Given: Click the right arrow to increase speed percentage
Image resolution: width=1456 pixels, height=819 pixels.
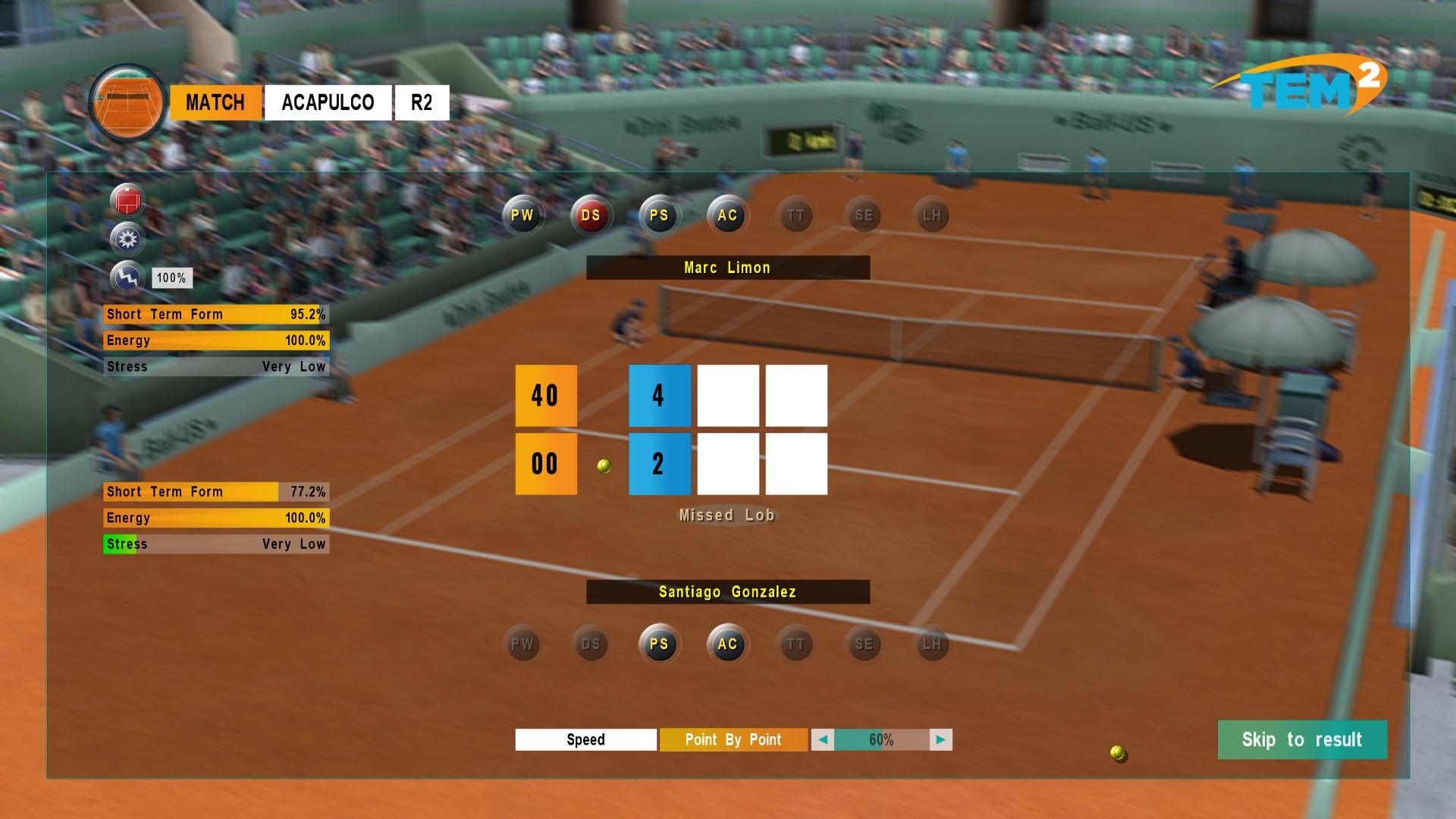Looking at the screenshot, I should pyautogui.click(x=940, y=739).
